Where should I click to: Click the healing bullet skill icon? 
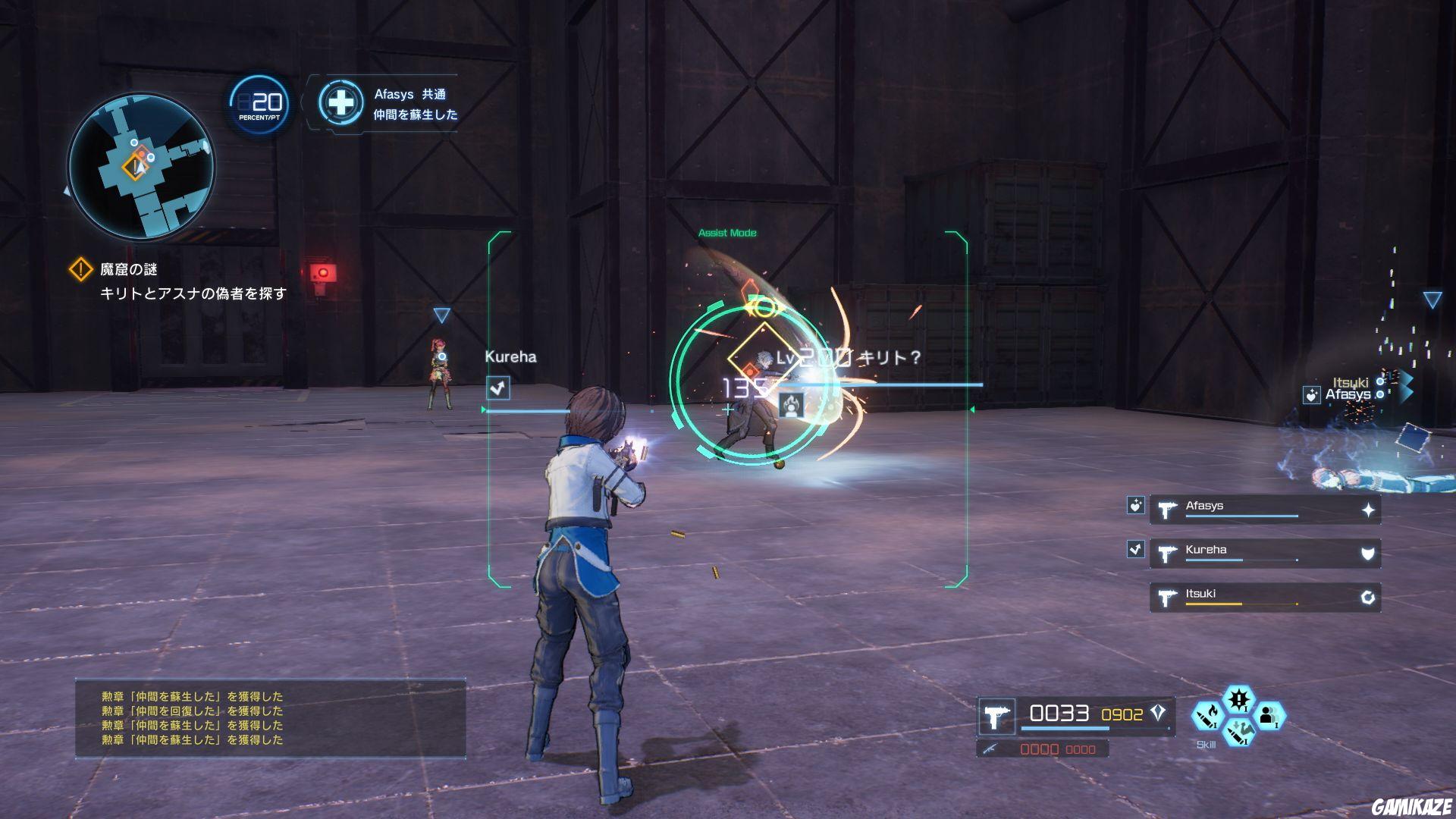pos(1239,734)
